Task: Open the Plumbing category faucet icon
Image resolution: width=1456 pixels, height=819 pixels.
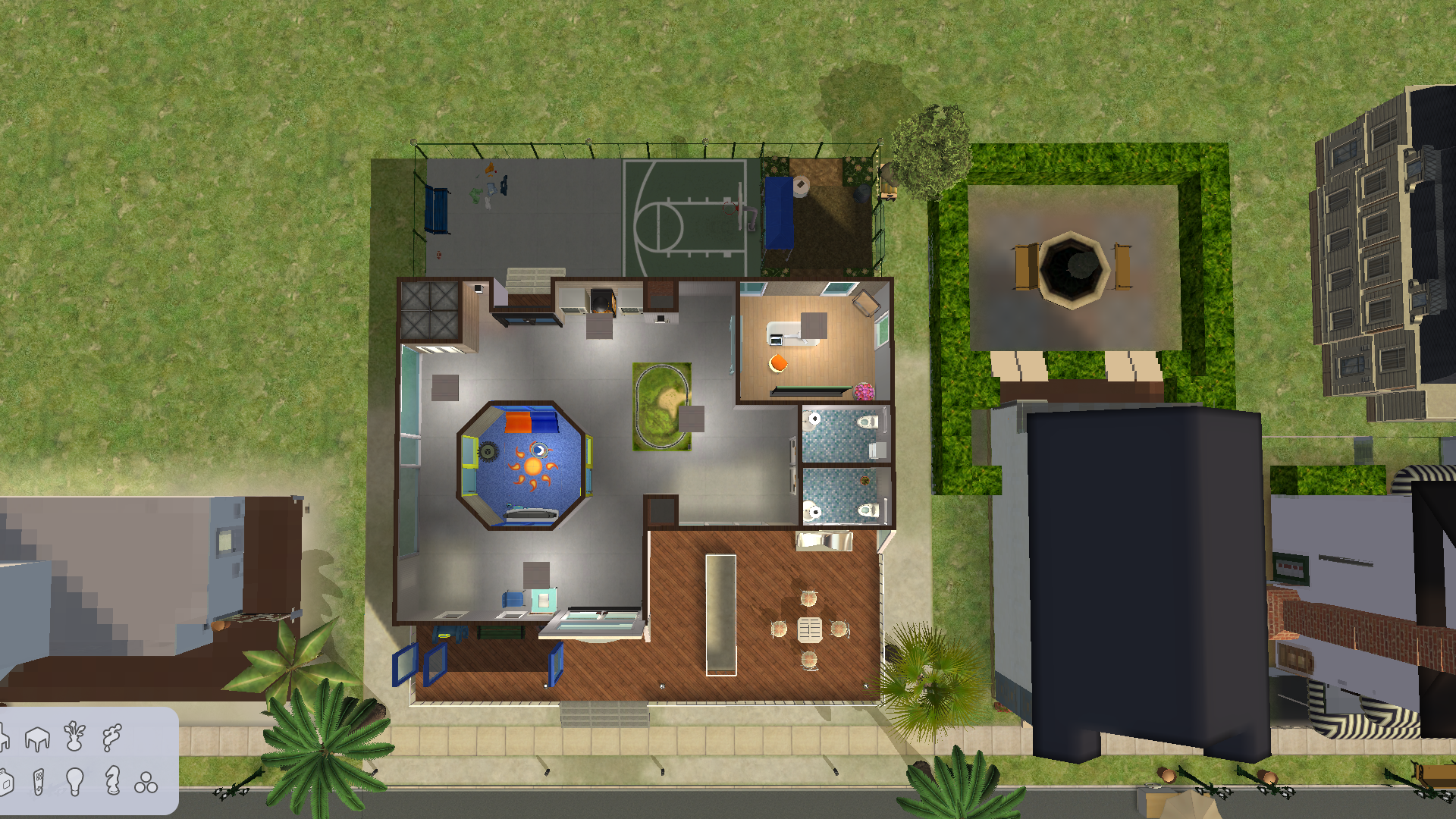Action: [111, 738]
